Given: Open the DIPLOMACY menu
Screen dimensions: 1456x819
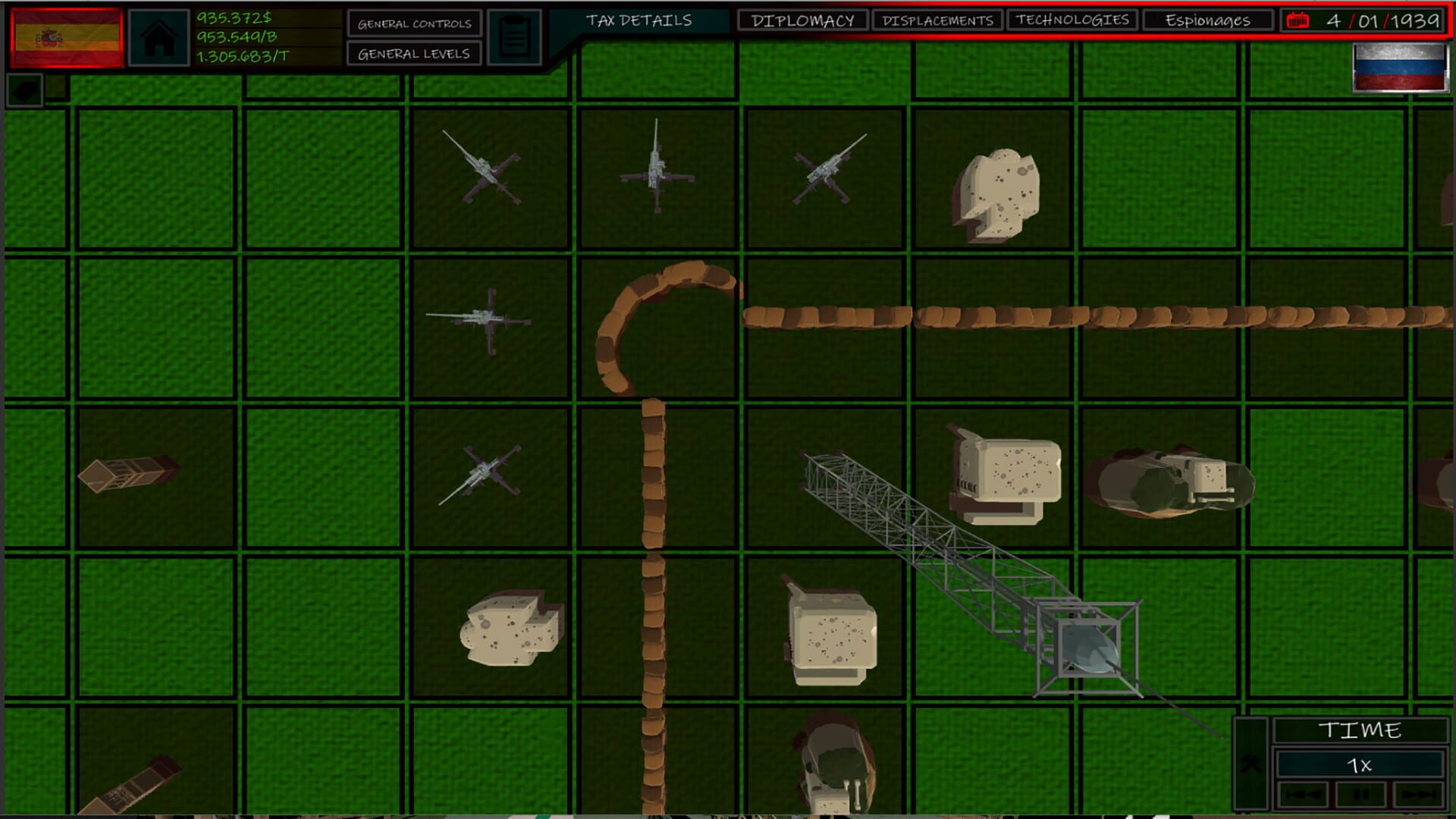Looking at the screenshot, I should coord(802,20).
